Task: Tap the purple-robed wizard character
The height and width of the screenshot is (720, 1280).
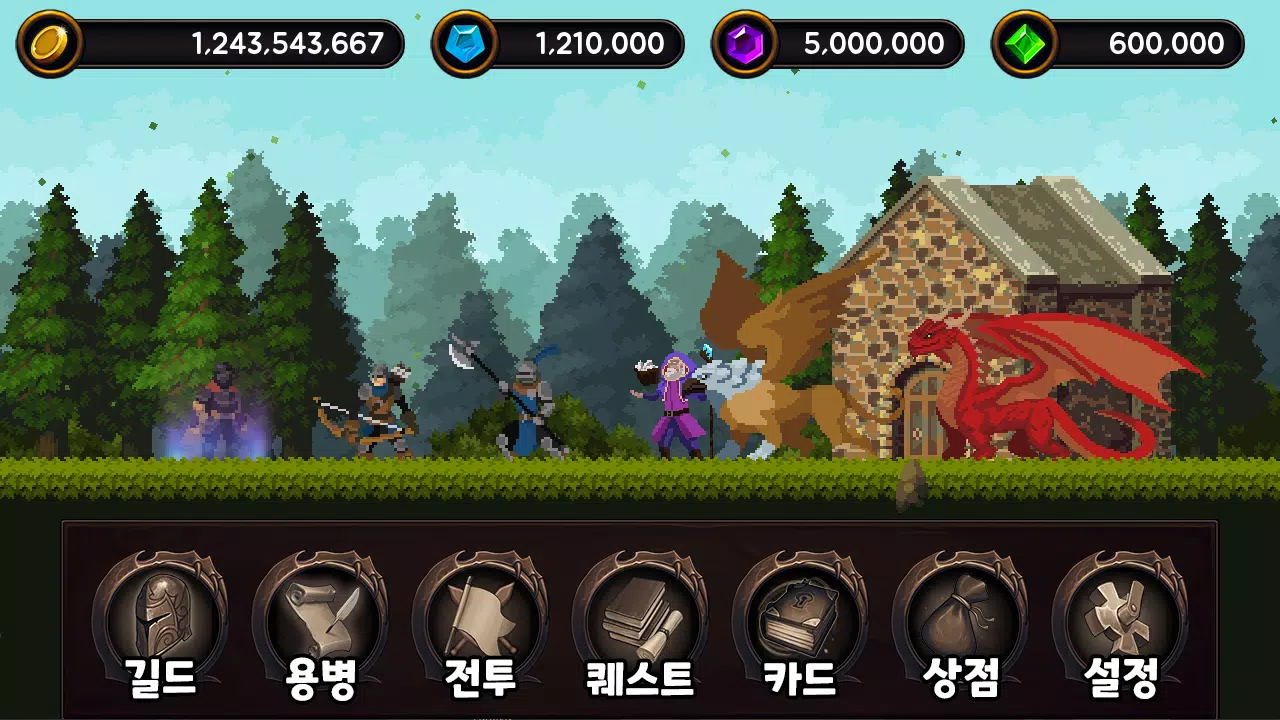Action: point(675,405)
